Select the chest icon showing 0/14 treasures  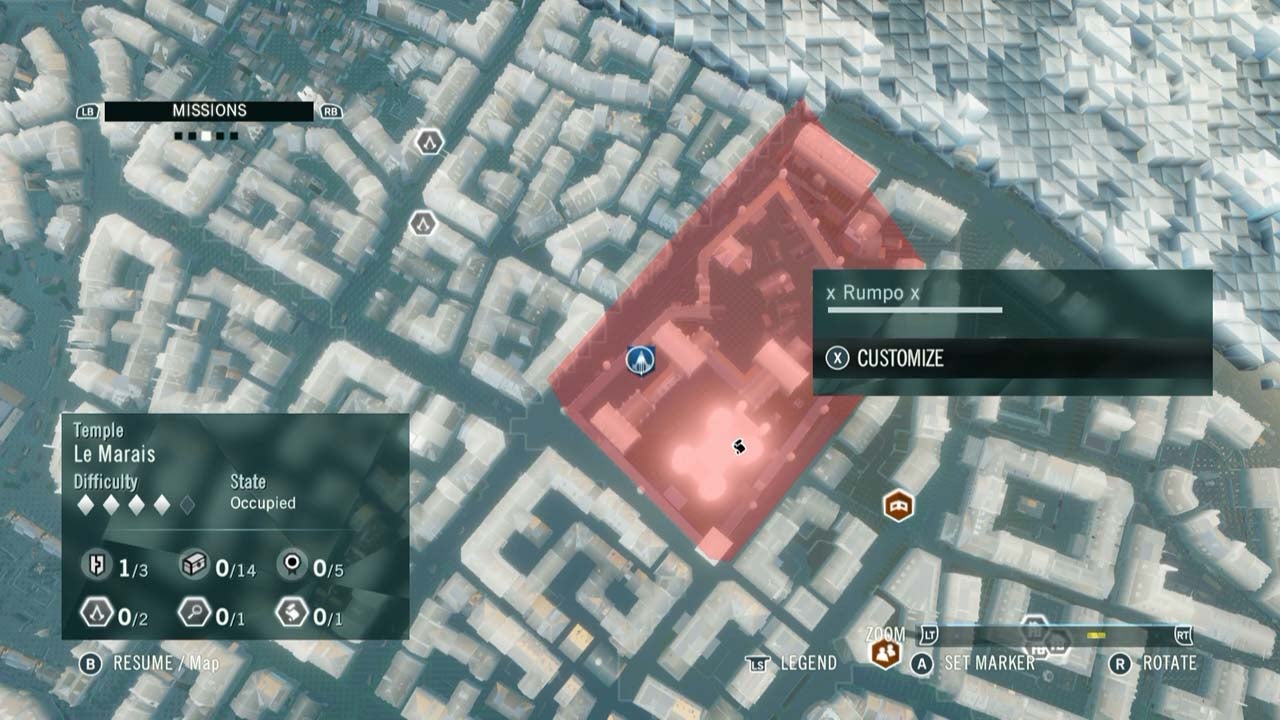pyautogui.click(x=197, y=565)
